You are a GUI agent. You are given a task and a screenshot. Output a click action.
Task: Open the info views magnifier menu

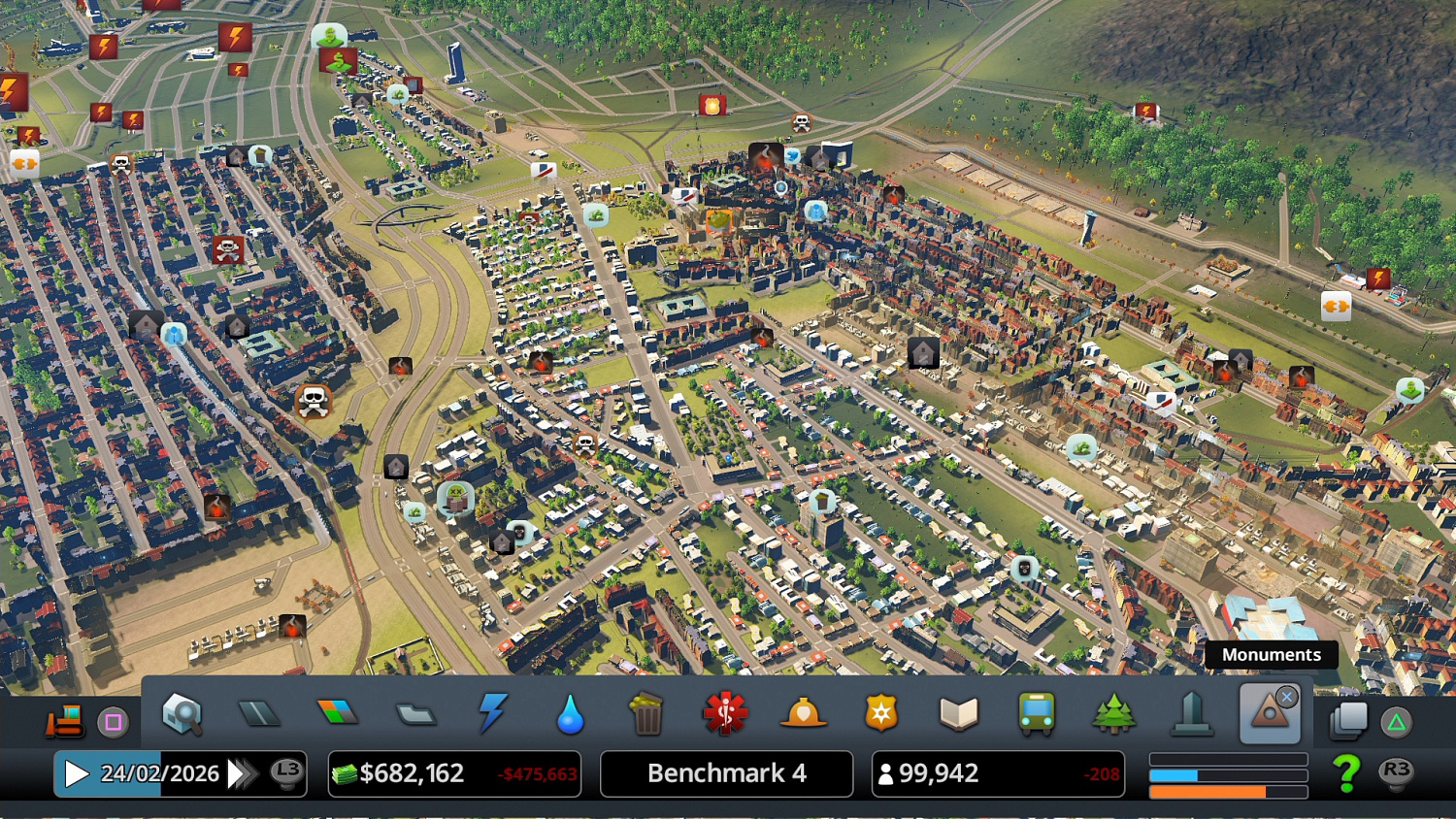click(182, 714)
